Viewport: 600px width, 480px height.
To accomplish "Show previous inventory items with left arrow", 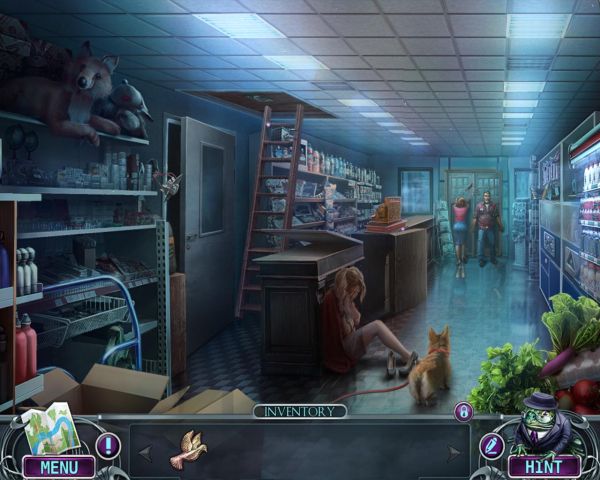I will pyautogui.click(x=145, y=453).
